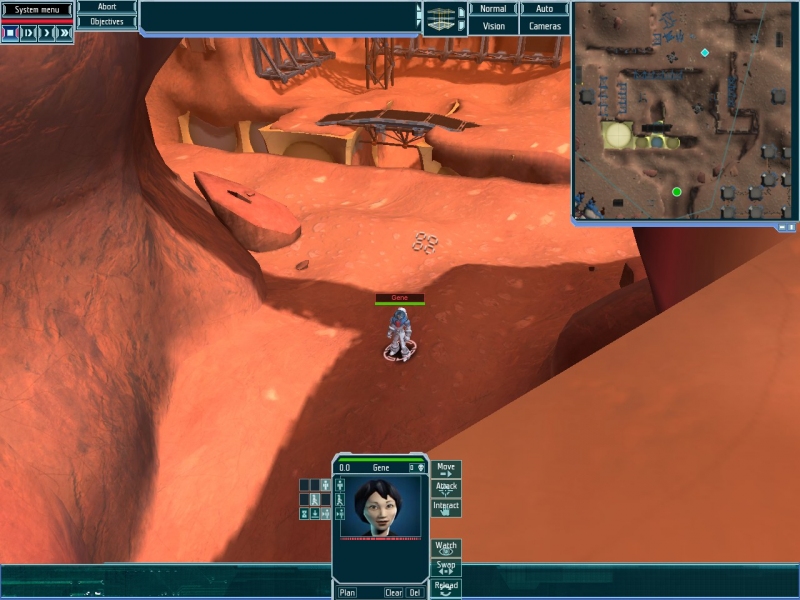Use the Swap weapon command

(446, 567)
